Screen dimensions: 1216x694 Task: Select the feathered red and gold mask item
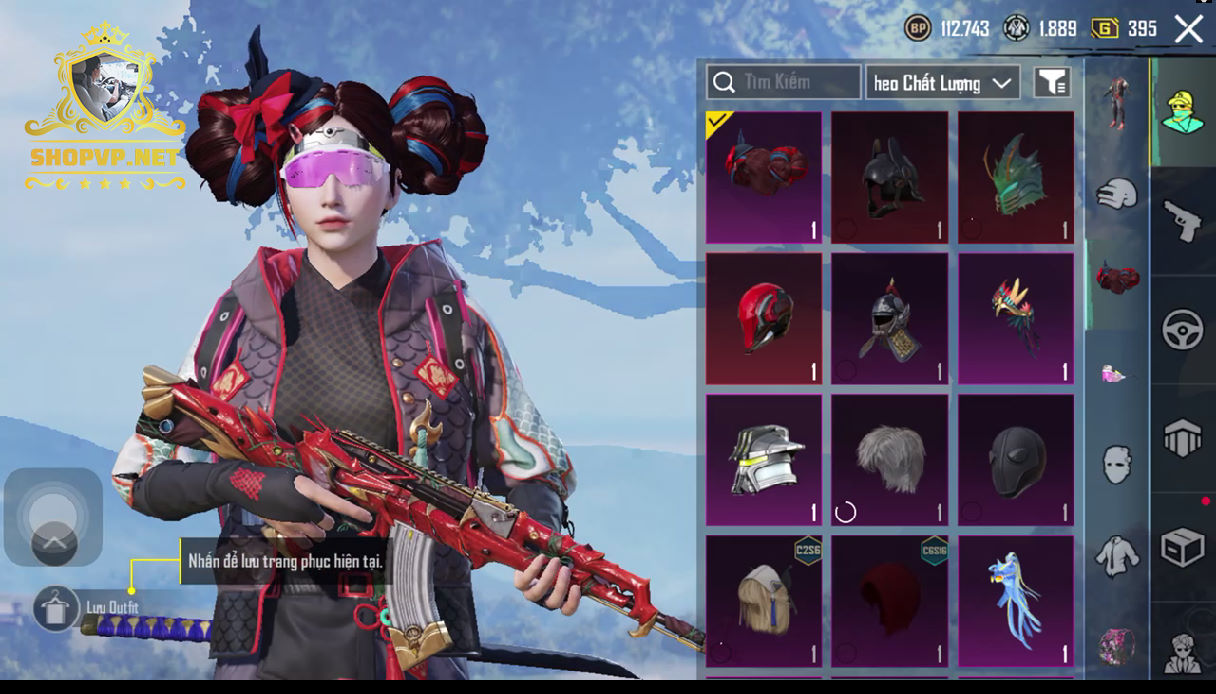[1016, 318]
